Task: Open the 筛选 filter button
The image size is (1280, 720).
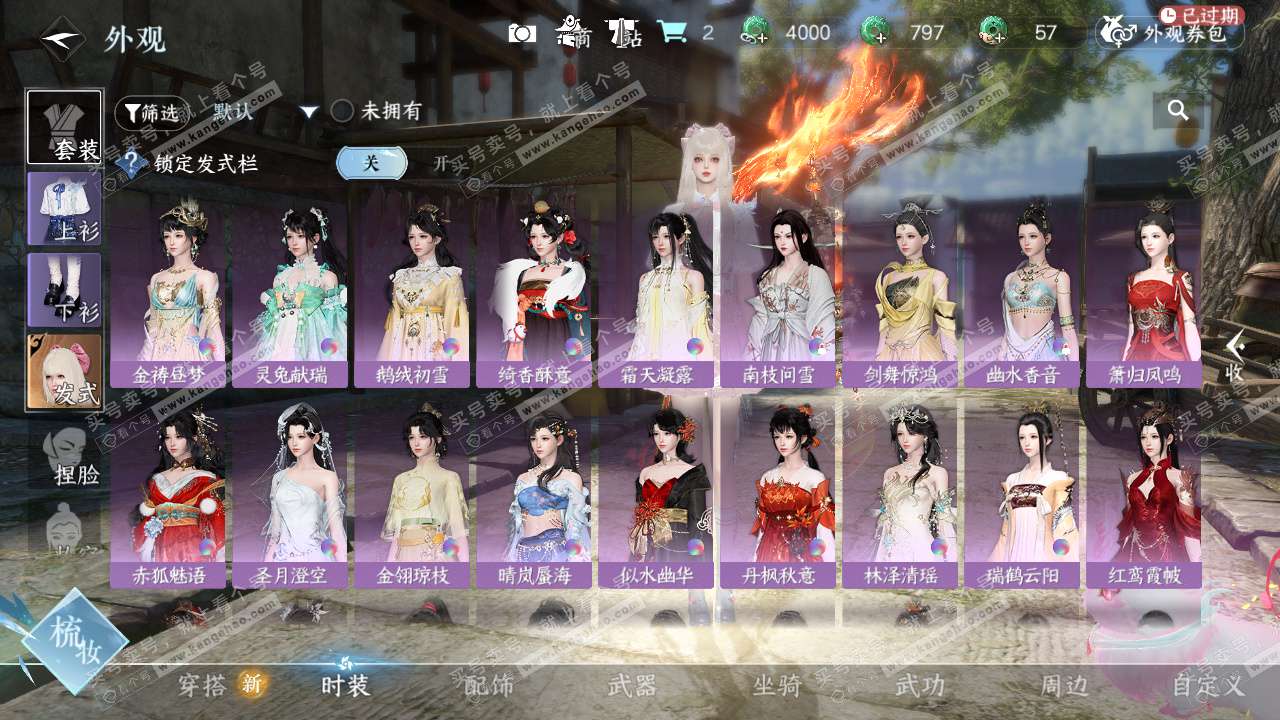Action: coord(151,113)
